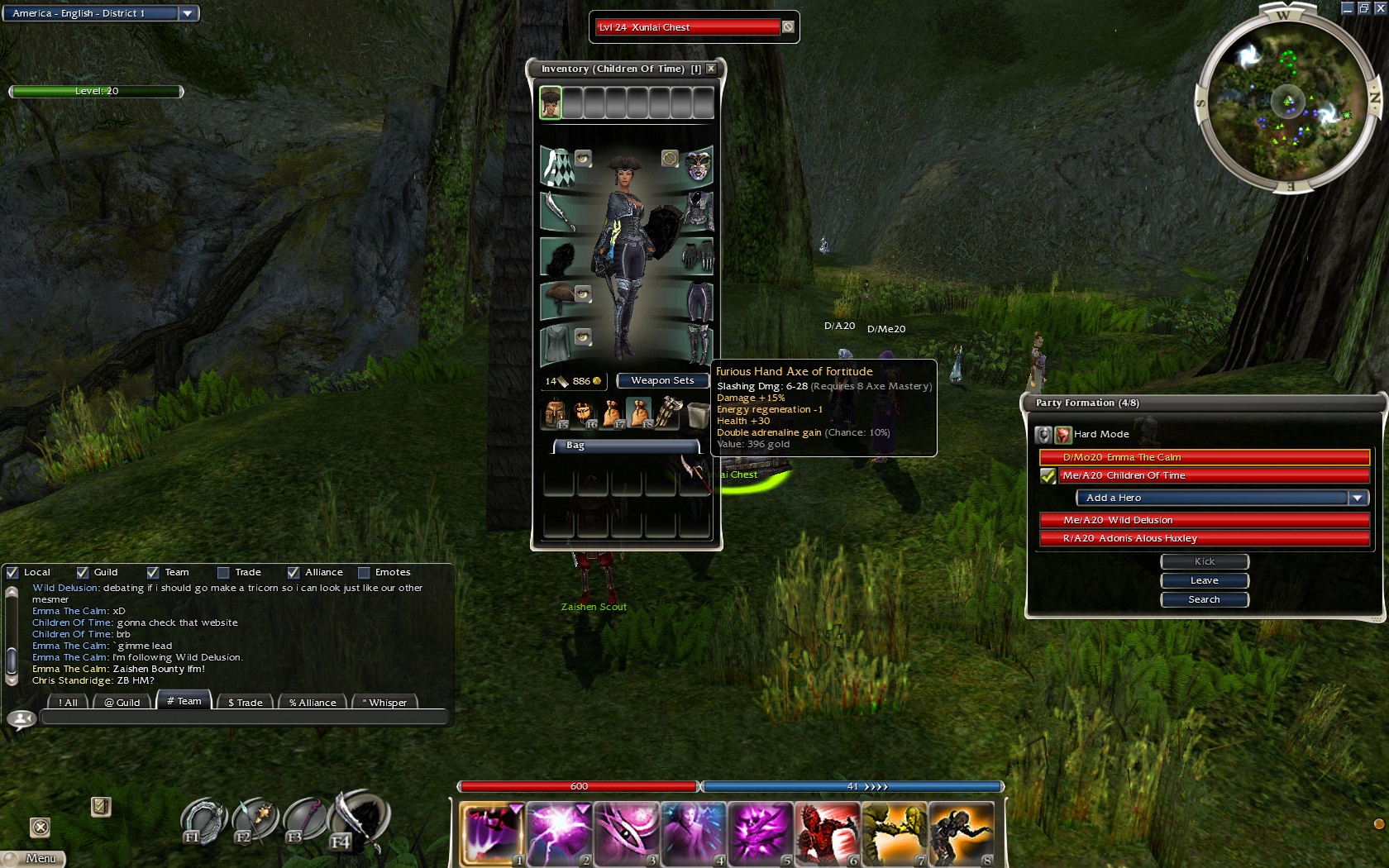Open the party Search button
This screenshot has width=1389, height=868.
[x=1204, y=599]
